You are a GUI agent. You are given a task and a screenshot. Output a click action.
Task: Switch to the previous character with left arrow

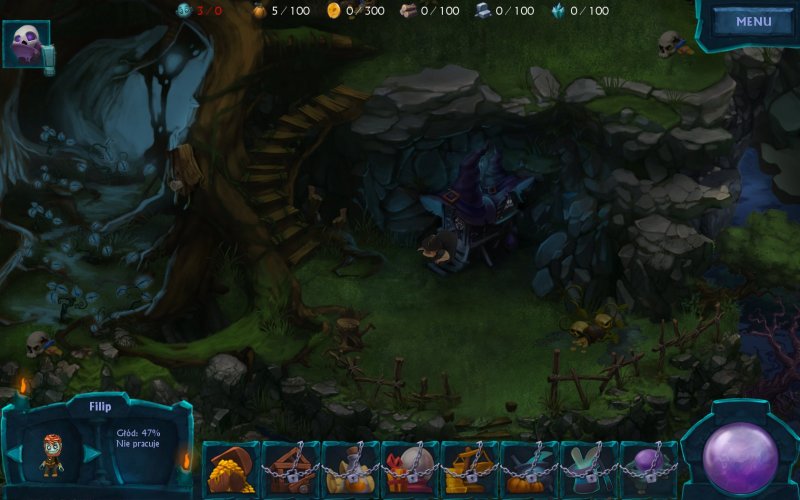pos(14,454)
